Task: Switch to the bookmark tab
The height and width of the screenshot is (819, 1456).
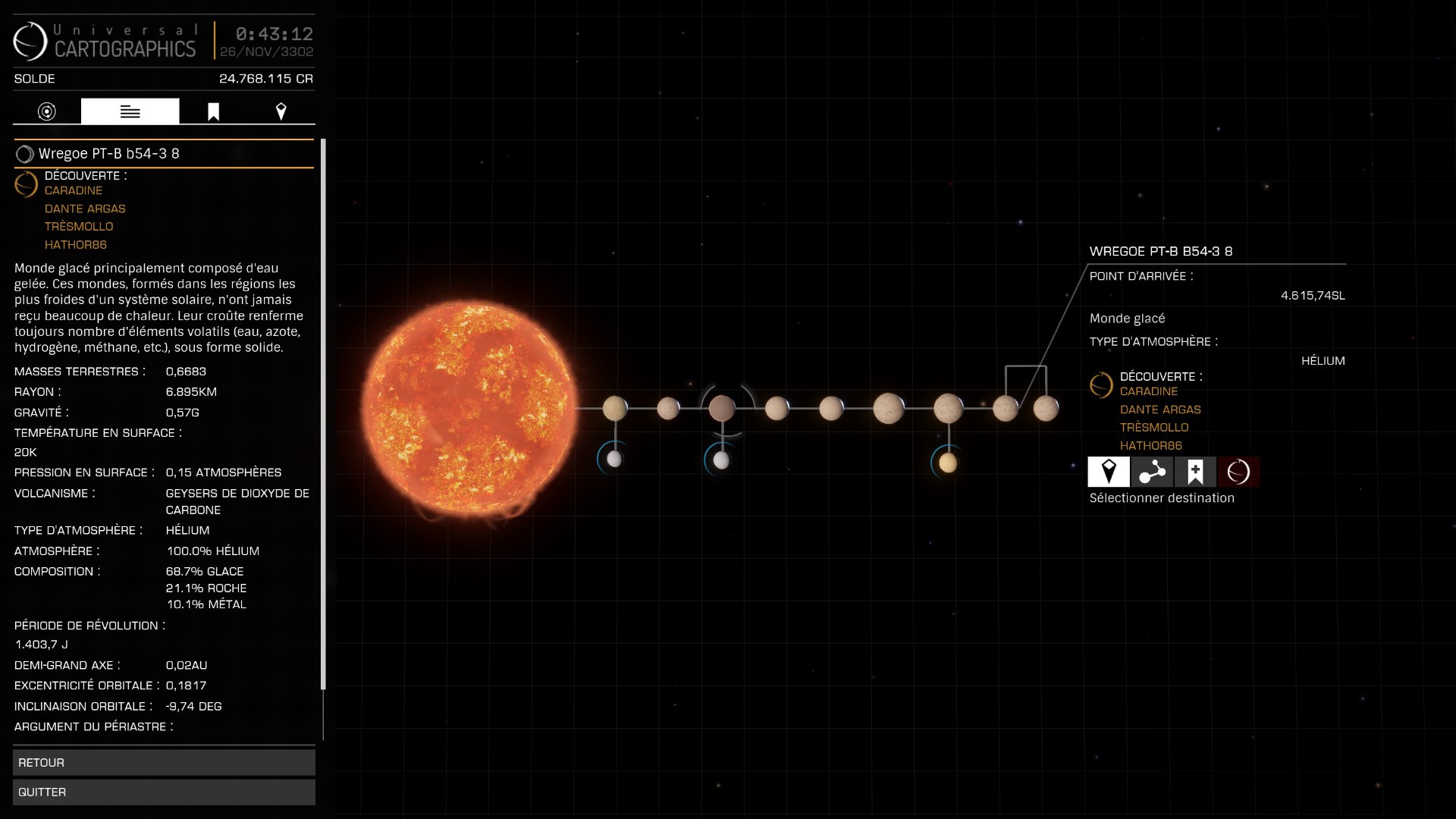Action: [213, 111]
